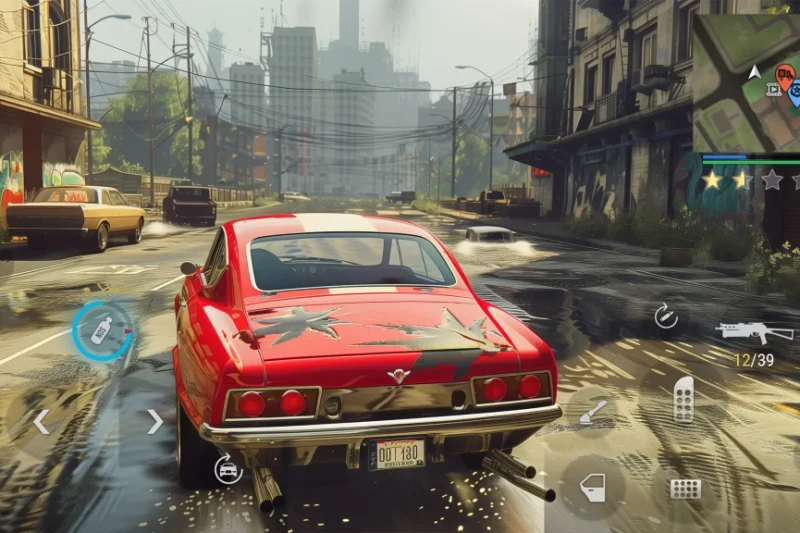Reload weapon with the bullet reload icon

[665, 317]
